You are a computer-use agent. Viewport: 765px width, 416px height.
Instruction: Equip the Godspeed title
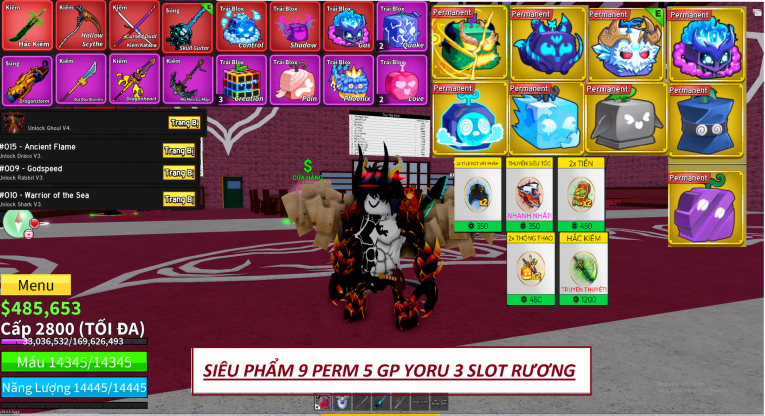[x=180, y=174]
